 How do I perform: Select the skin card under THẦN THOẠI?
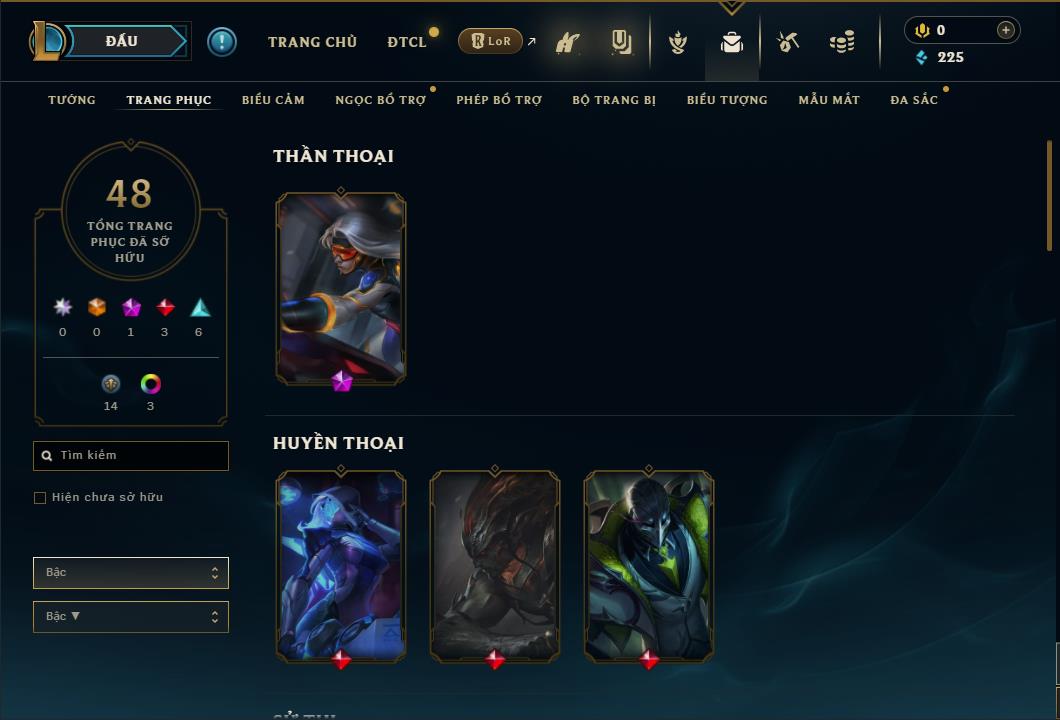pyautogui.click(x=341, y=288)
